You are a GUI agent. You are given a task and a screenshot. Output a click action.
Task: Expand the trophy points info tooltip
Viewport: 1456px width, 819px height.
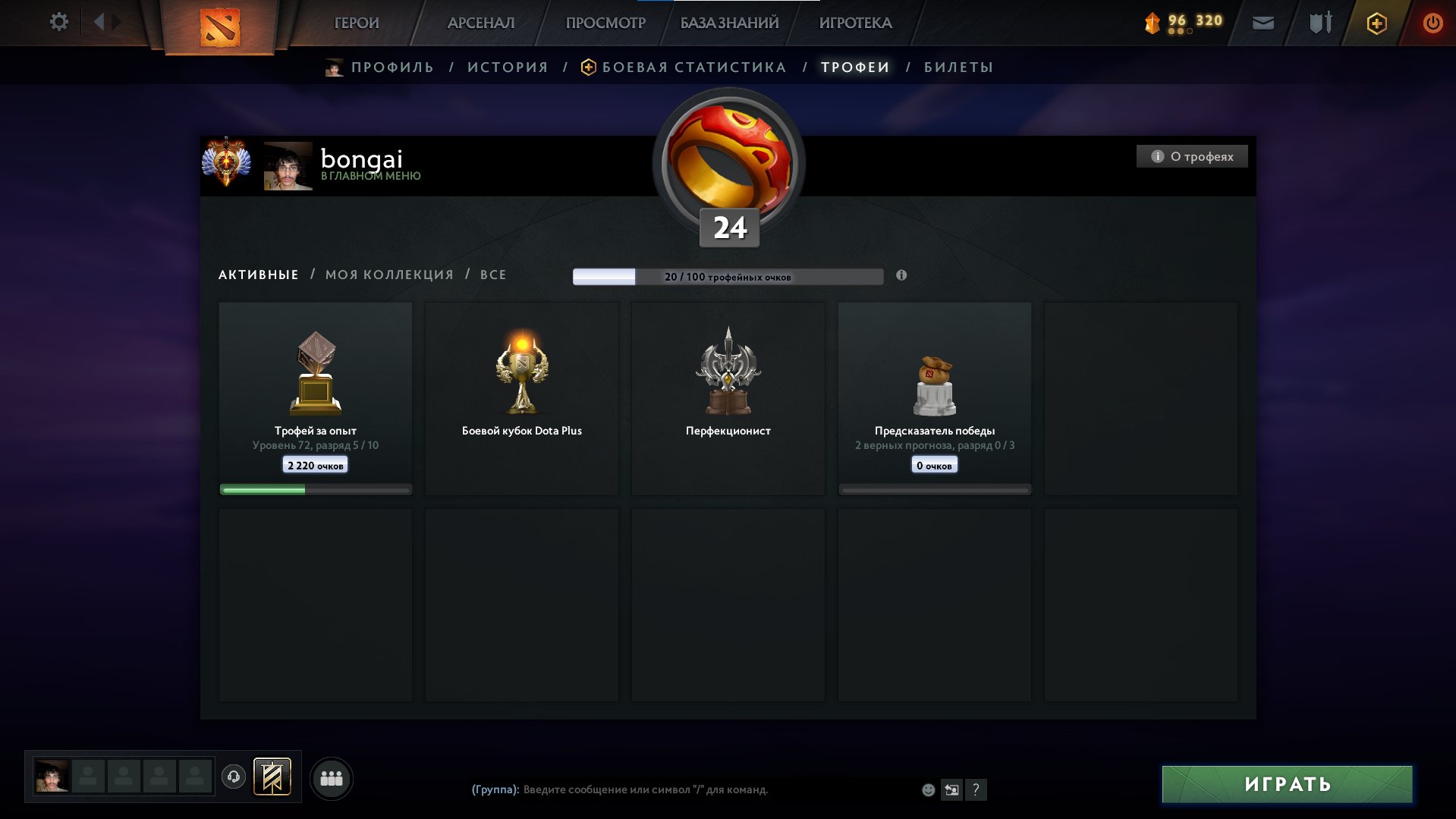[x=901, y=276]
